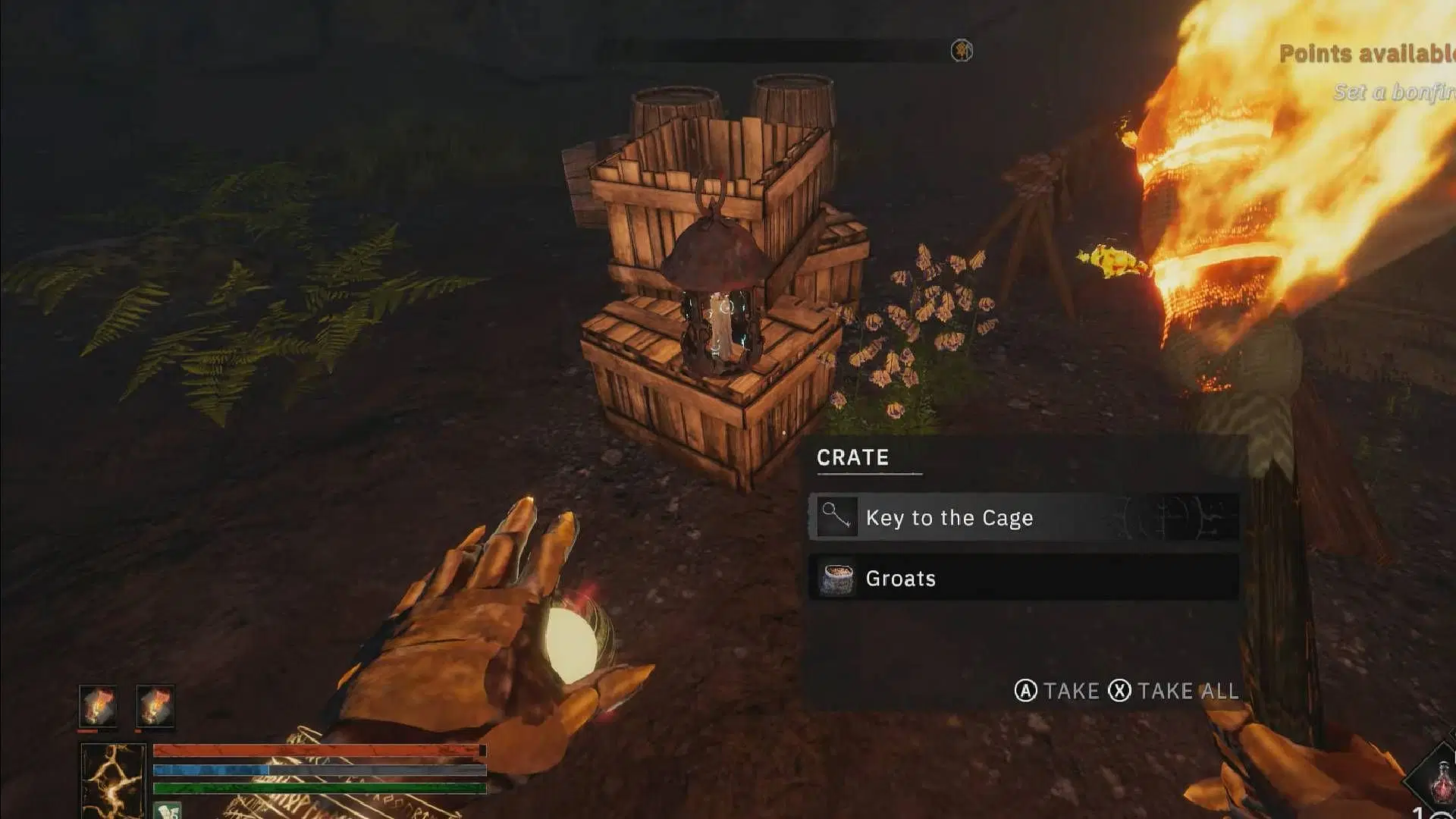Screen dimensions: 1456x819
Task: Use the red potion quick slot
Action: (x=1439, y=781)
